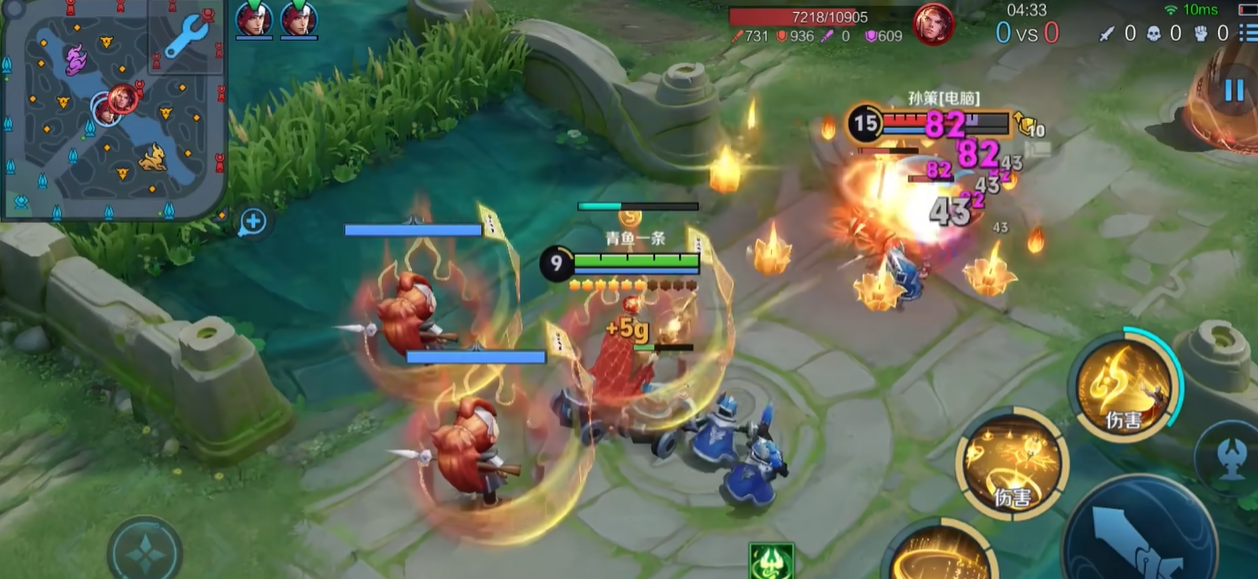Pause the match
Screen dimensions: 1258x579
click(x=1234, y=91)
